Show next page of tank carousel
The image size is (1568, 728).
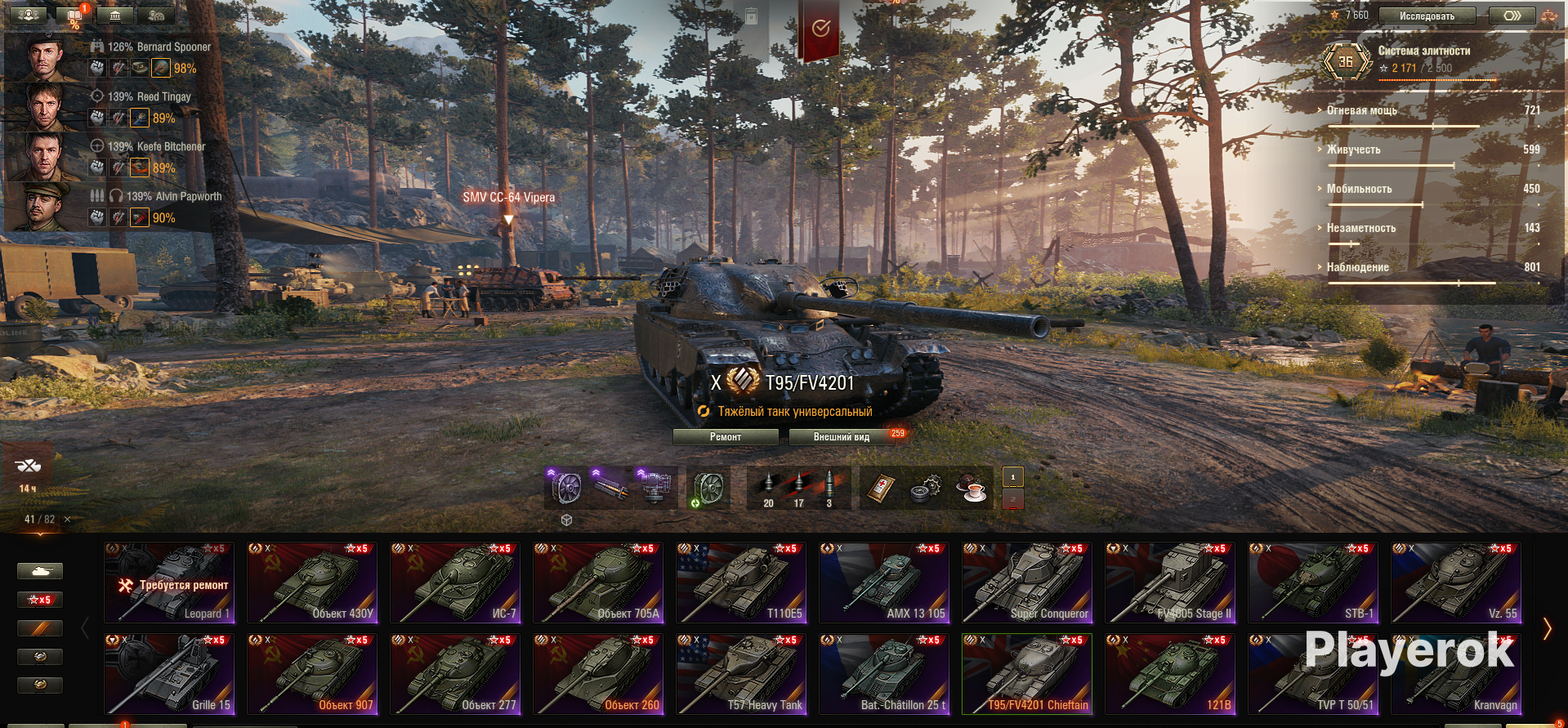point(1547,628)
